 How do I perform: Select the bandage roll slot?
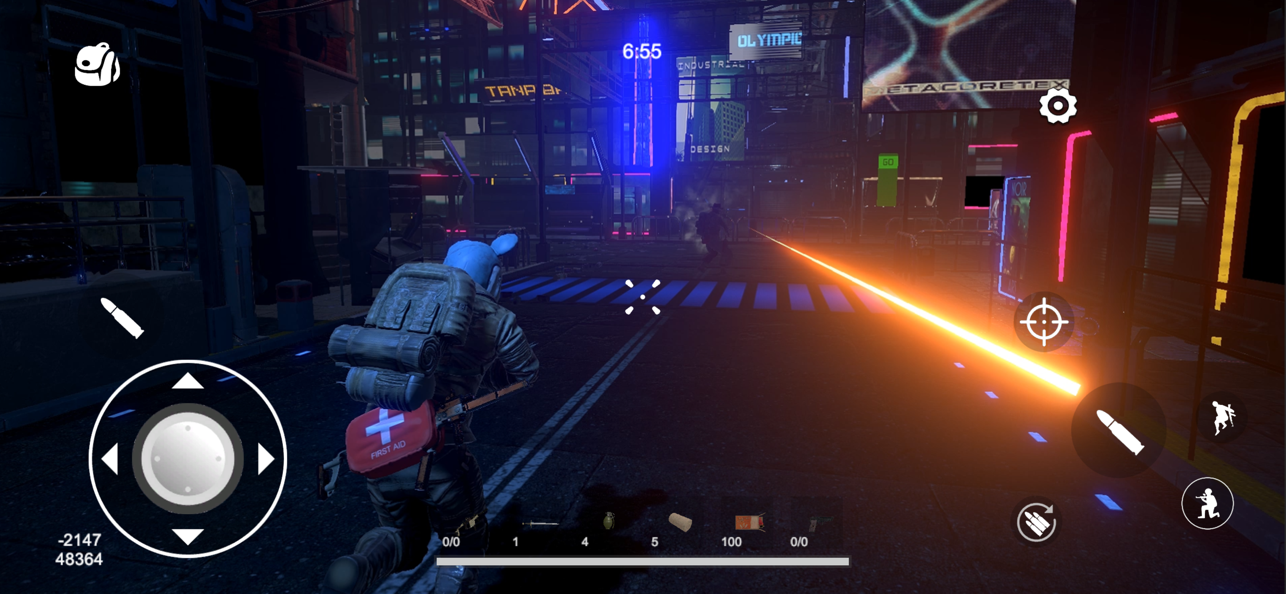(680, 523)
